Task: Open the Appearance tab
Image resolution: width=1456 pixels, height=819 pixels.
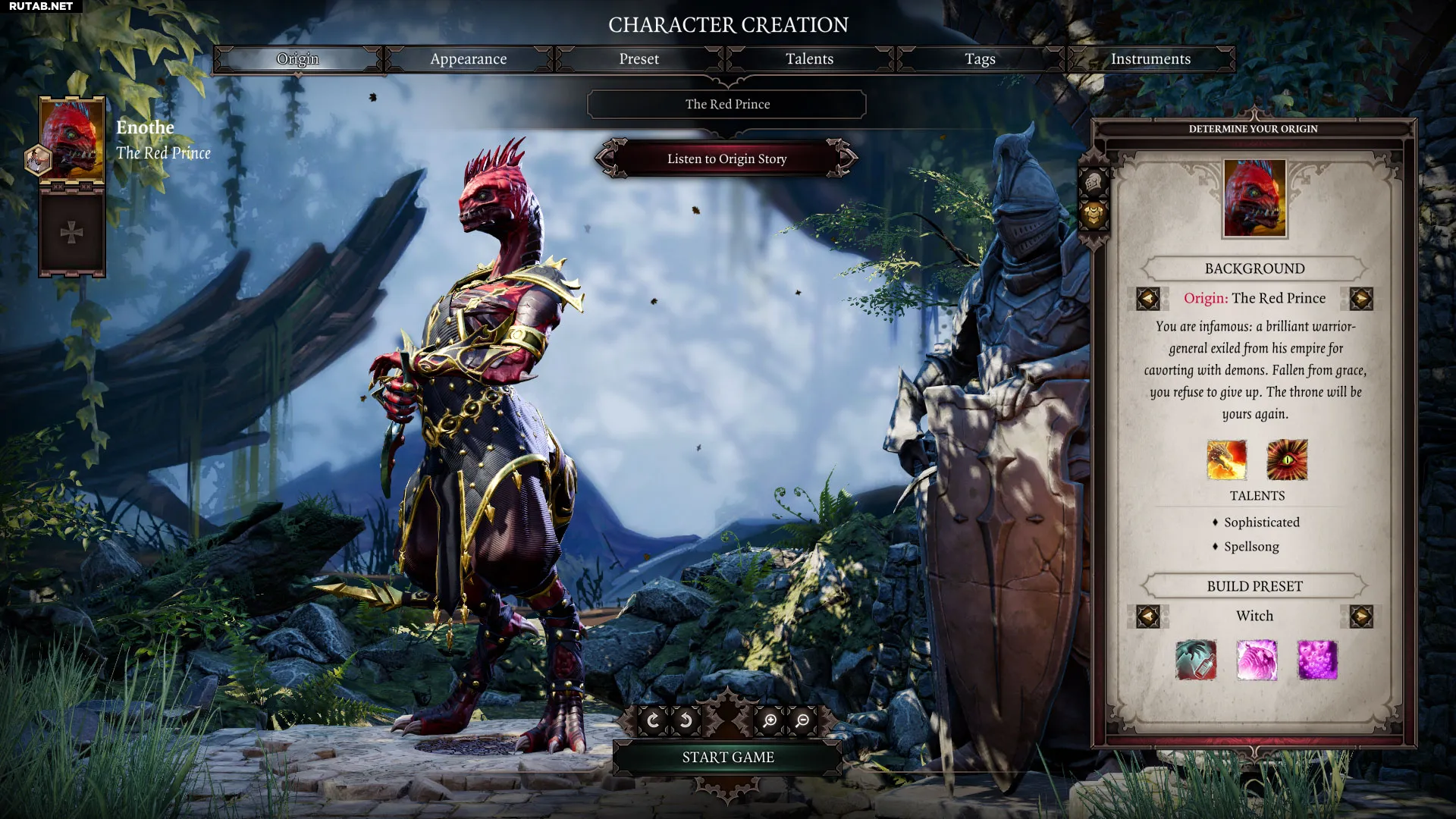Action: (468, 59)
